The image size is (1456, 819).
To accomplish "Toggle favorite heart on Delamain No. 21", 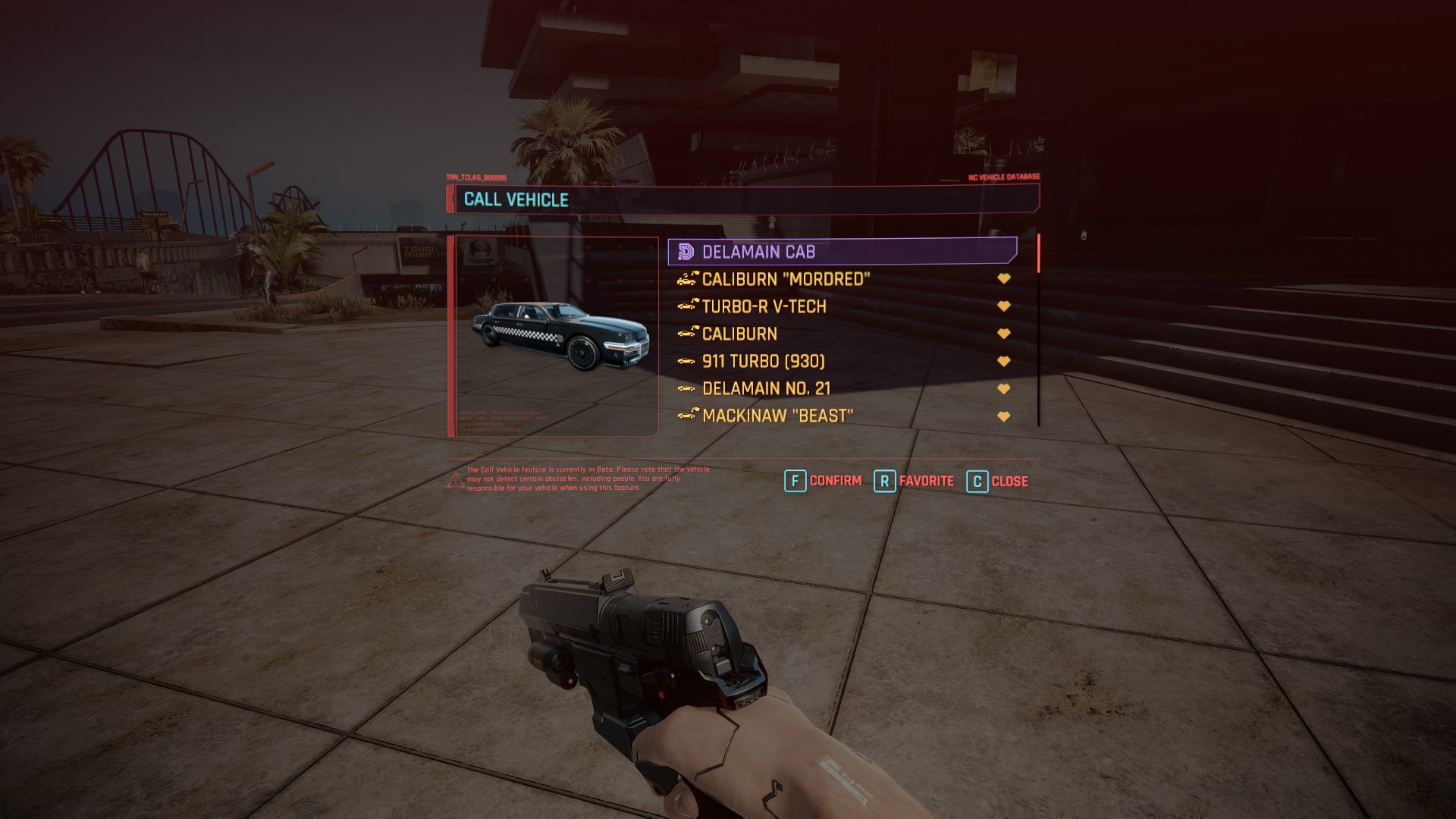I will (x=1003, y=388).
